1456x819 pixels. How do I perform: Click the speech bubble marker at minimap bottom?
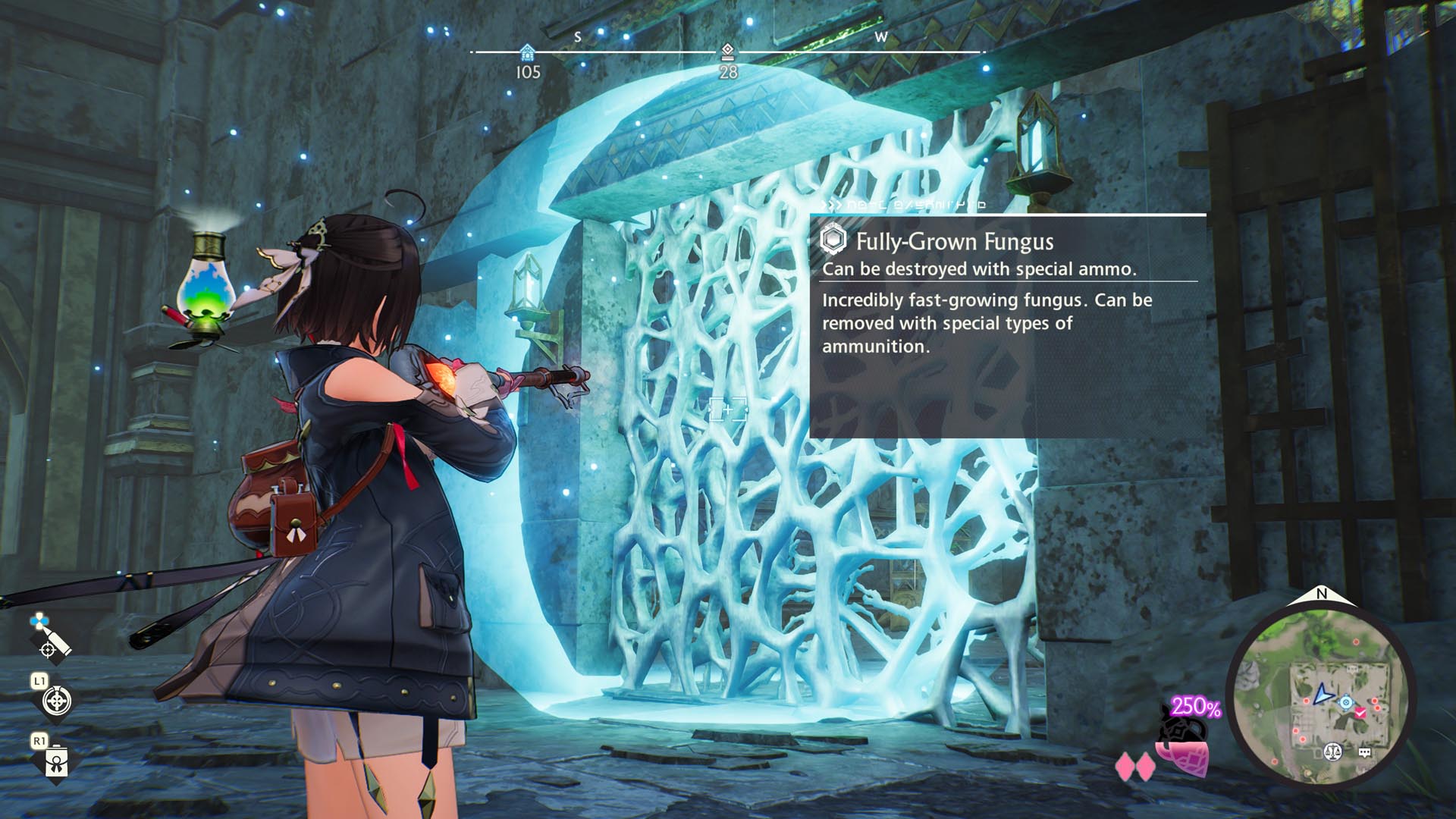pyautogui.click(x=1365, y=752)
